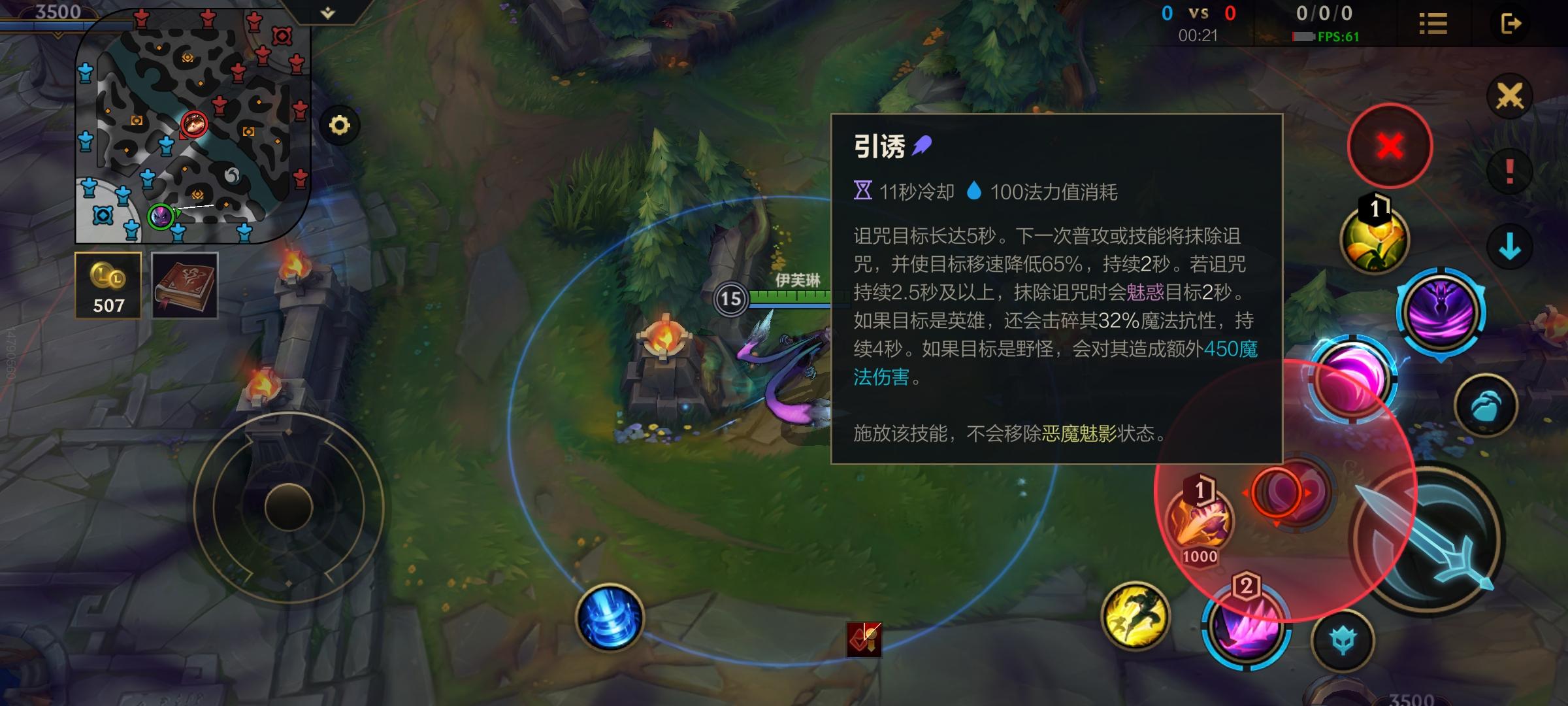Cancel targeting with the red X

coord(1390,146)
